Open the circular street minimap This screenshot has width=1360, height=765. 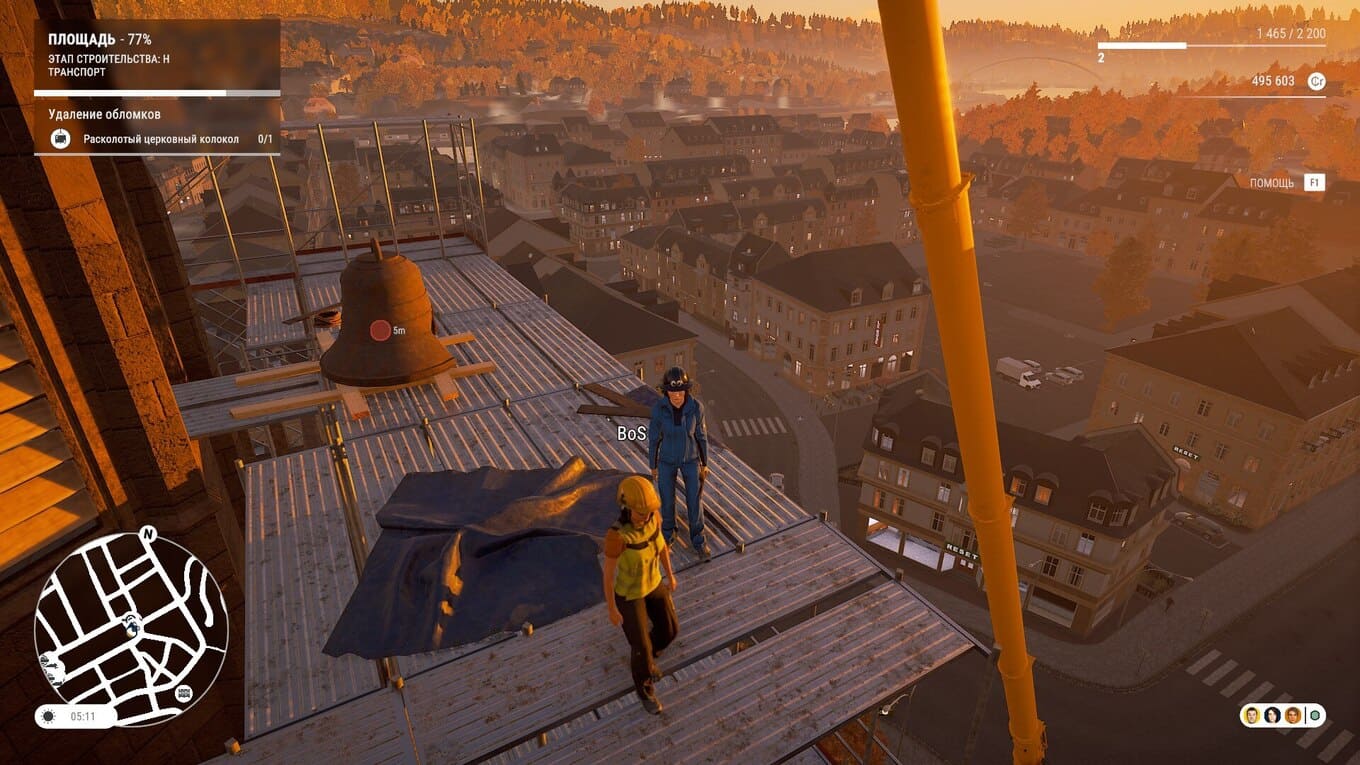click(131, 628)
